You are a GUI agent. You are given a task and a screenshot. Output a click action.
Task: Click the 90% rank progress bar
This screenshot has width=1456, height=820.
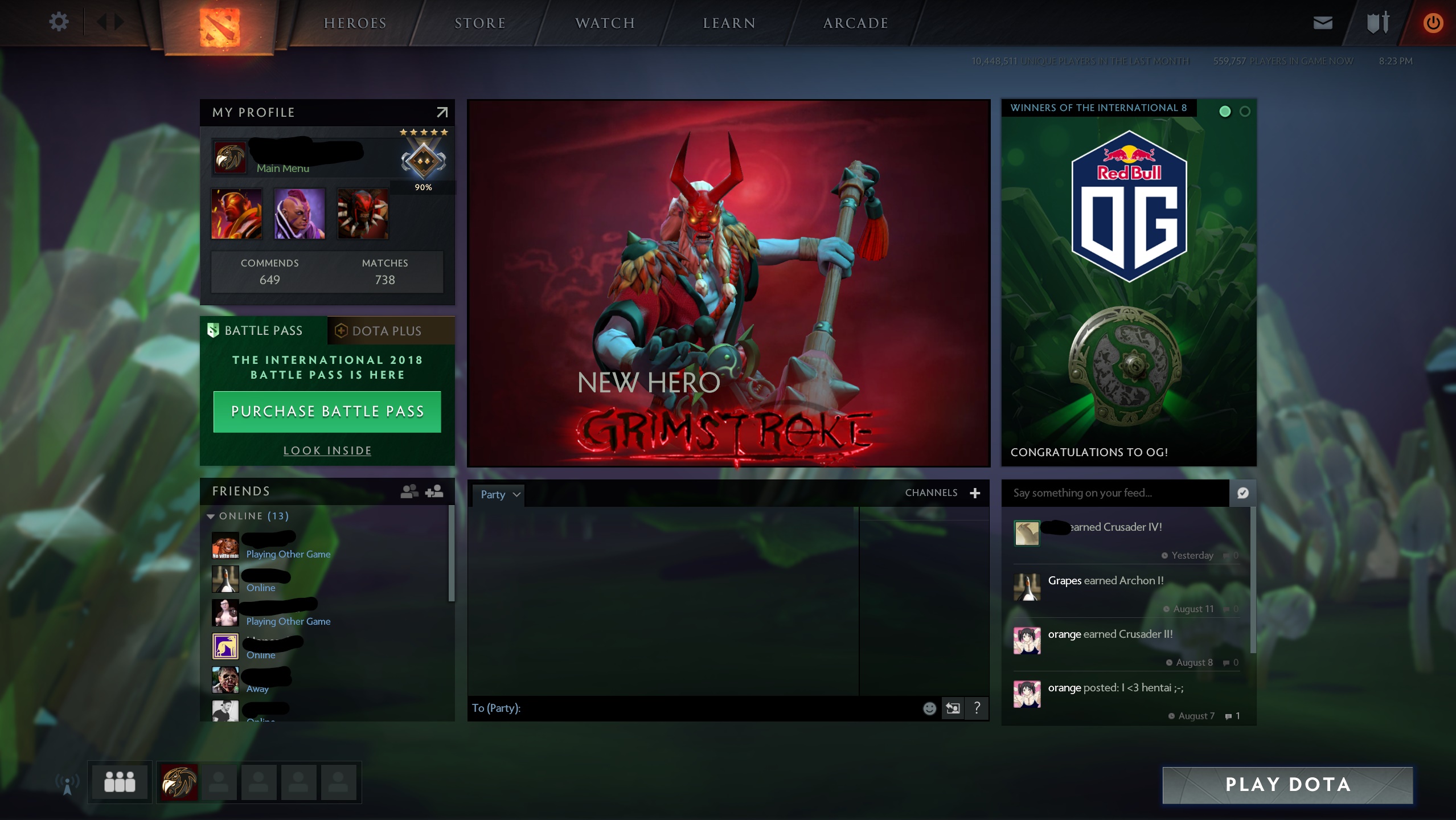click(x=423, y=187)
